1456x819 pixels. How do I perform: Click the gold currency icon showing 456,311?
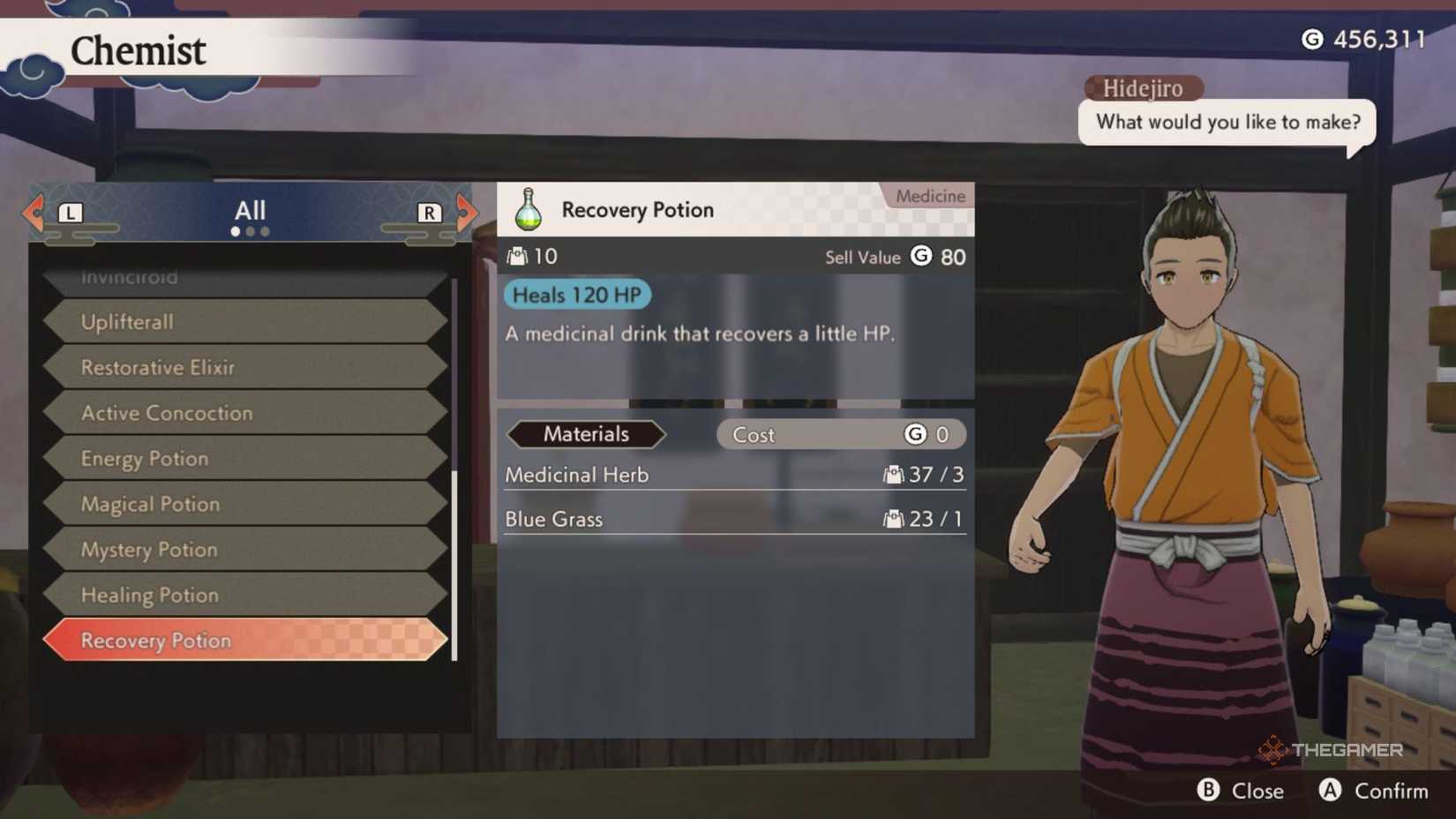(x=1311, y=39)
